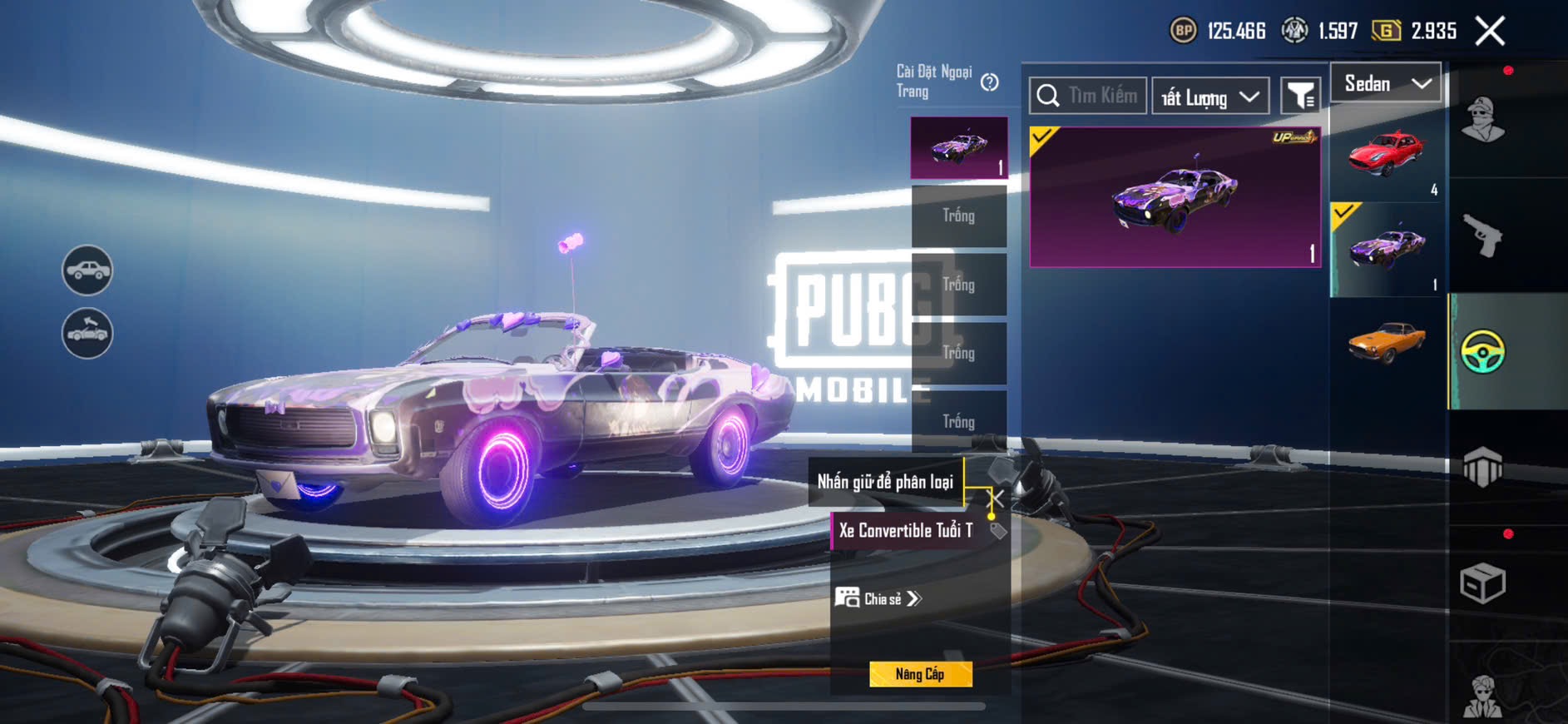Screen dimensions: 1568x724
Task: Open the Sedan vehicle type dropdown
Action: (1386, 83)
